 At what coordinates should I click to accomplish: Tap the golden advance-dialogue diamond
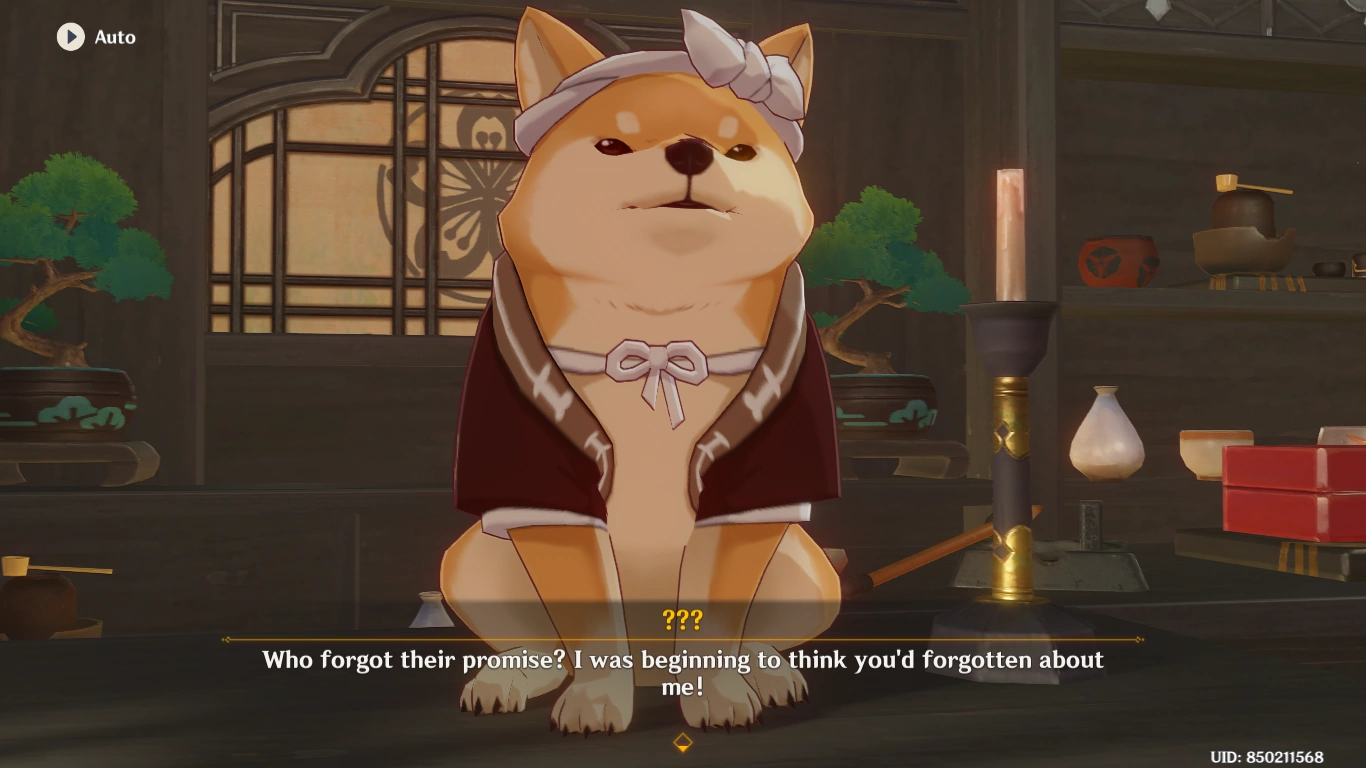(683, 741)
